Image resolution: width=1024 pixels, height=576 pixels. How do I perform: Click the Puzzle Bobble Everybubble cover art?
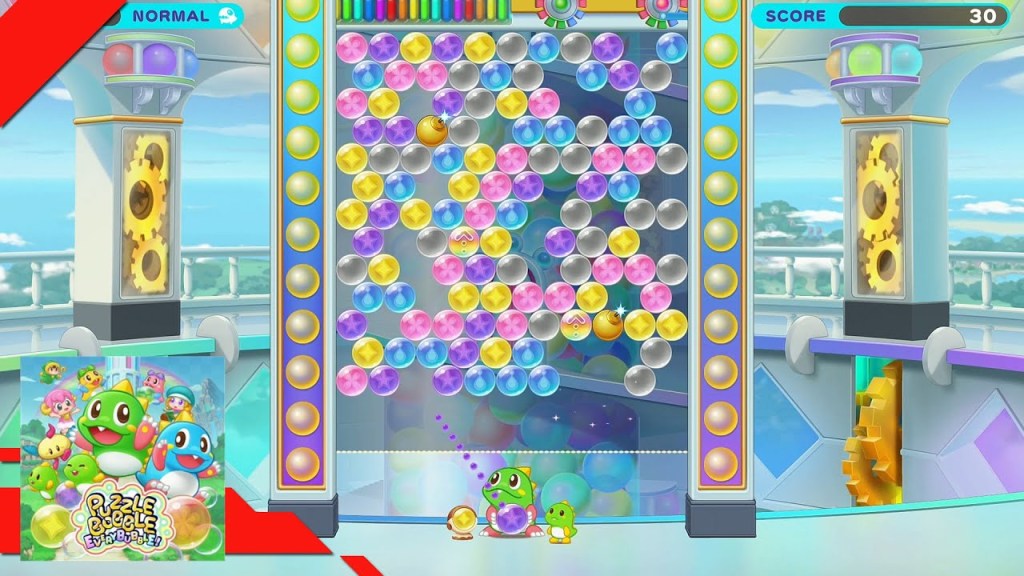tap(123, 457)
